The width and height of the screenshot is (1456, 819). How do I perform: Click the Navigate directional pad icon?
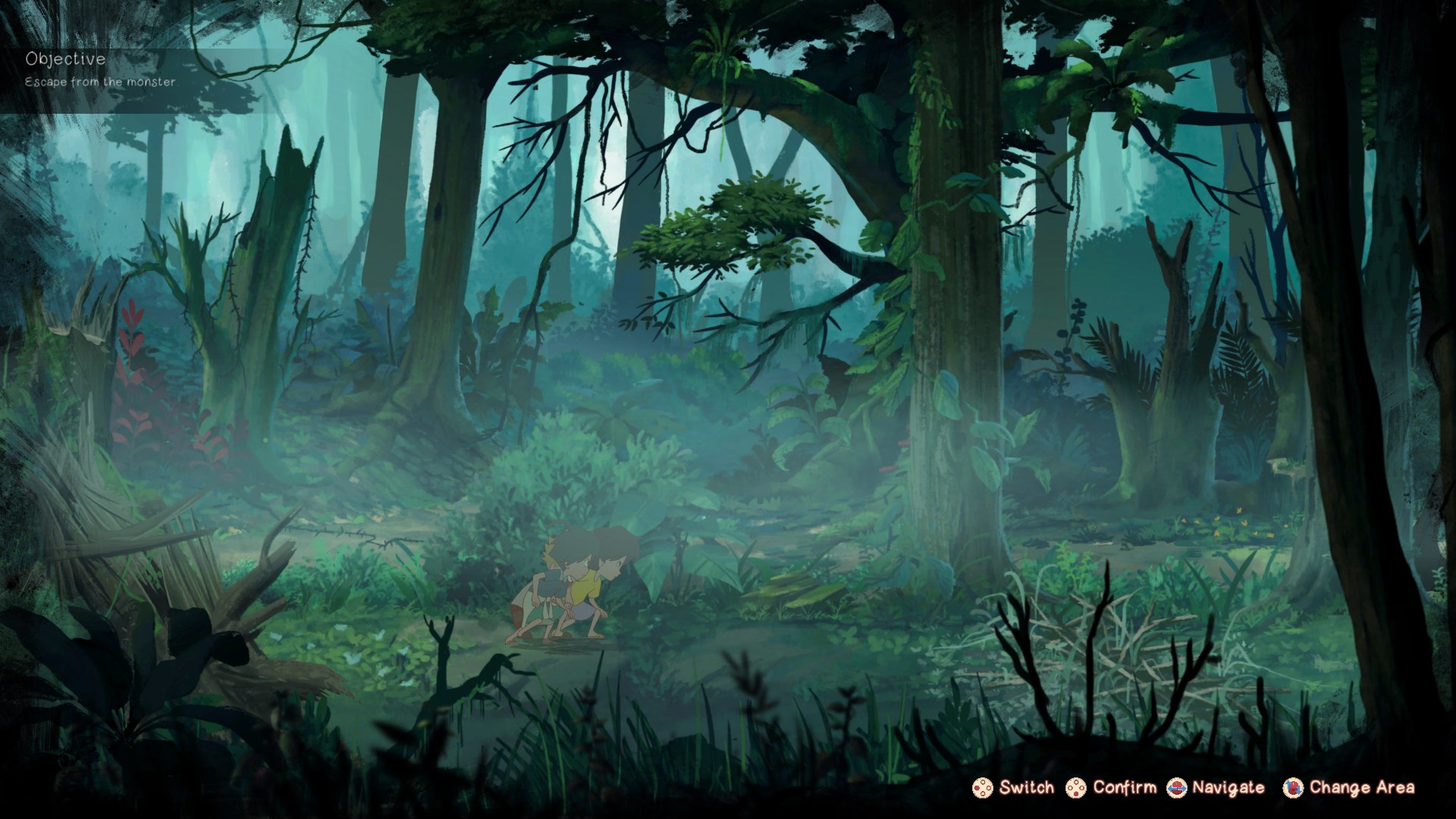click(x=1176, y=789)
